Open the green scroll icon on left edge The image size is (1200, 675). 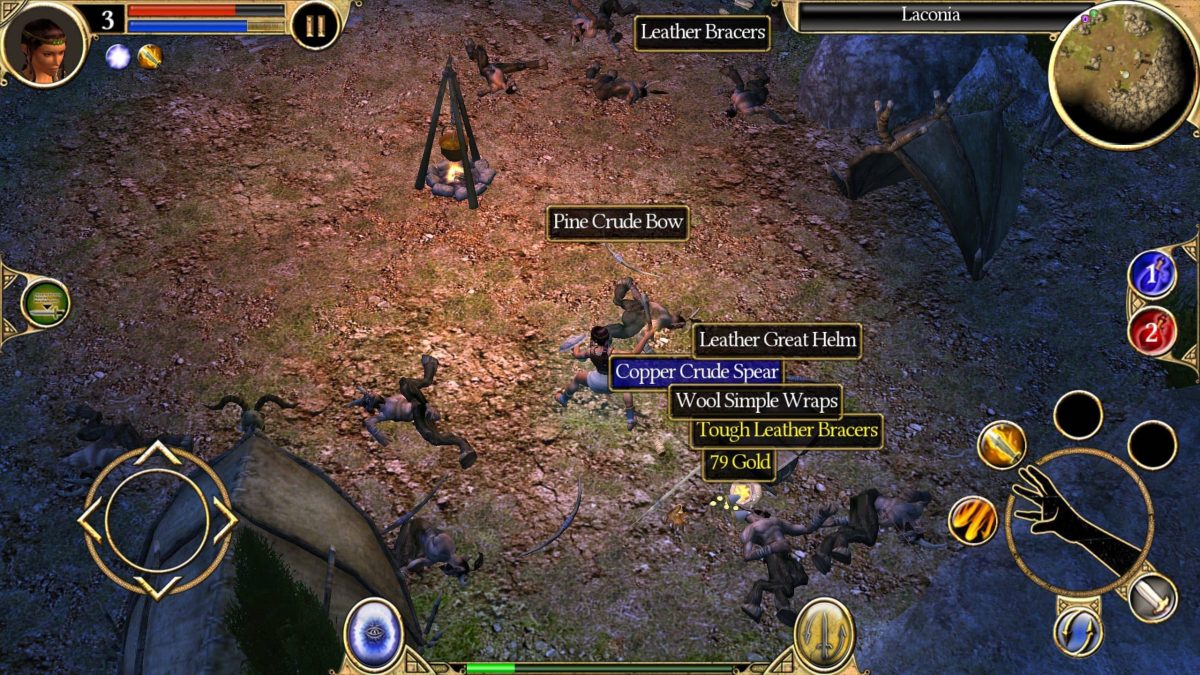45,303
